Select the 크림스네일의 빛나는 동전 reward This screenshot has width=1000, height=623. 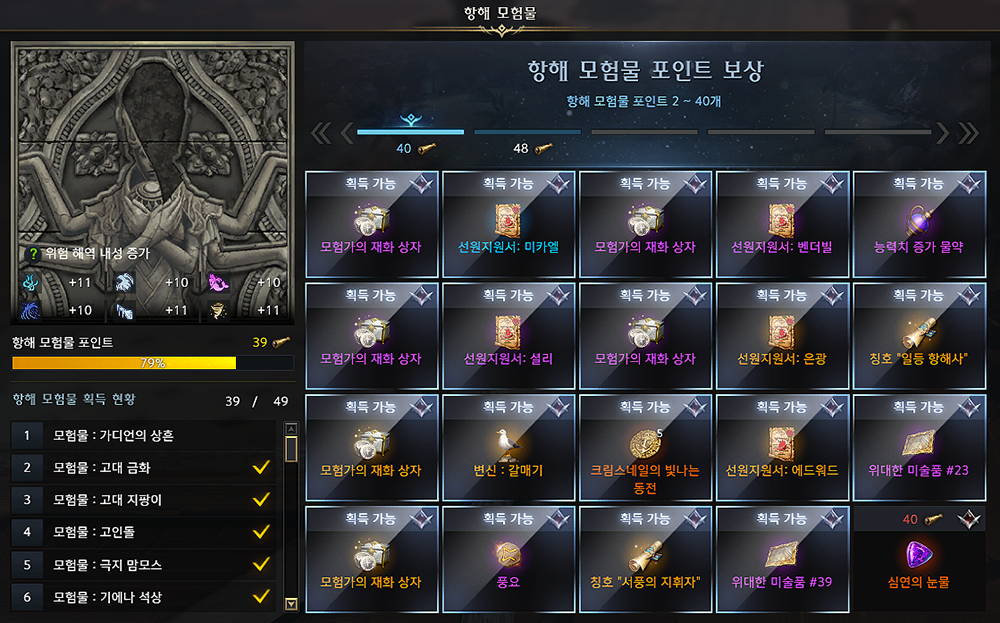[645, 446]
